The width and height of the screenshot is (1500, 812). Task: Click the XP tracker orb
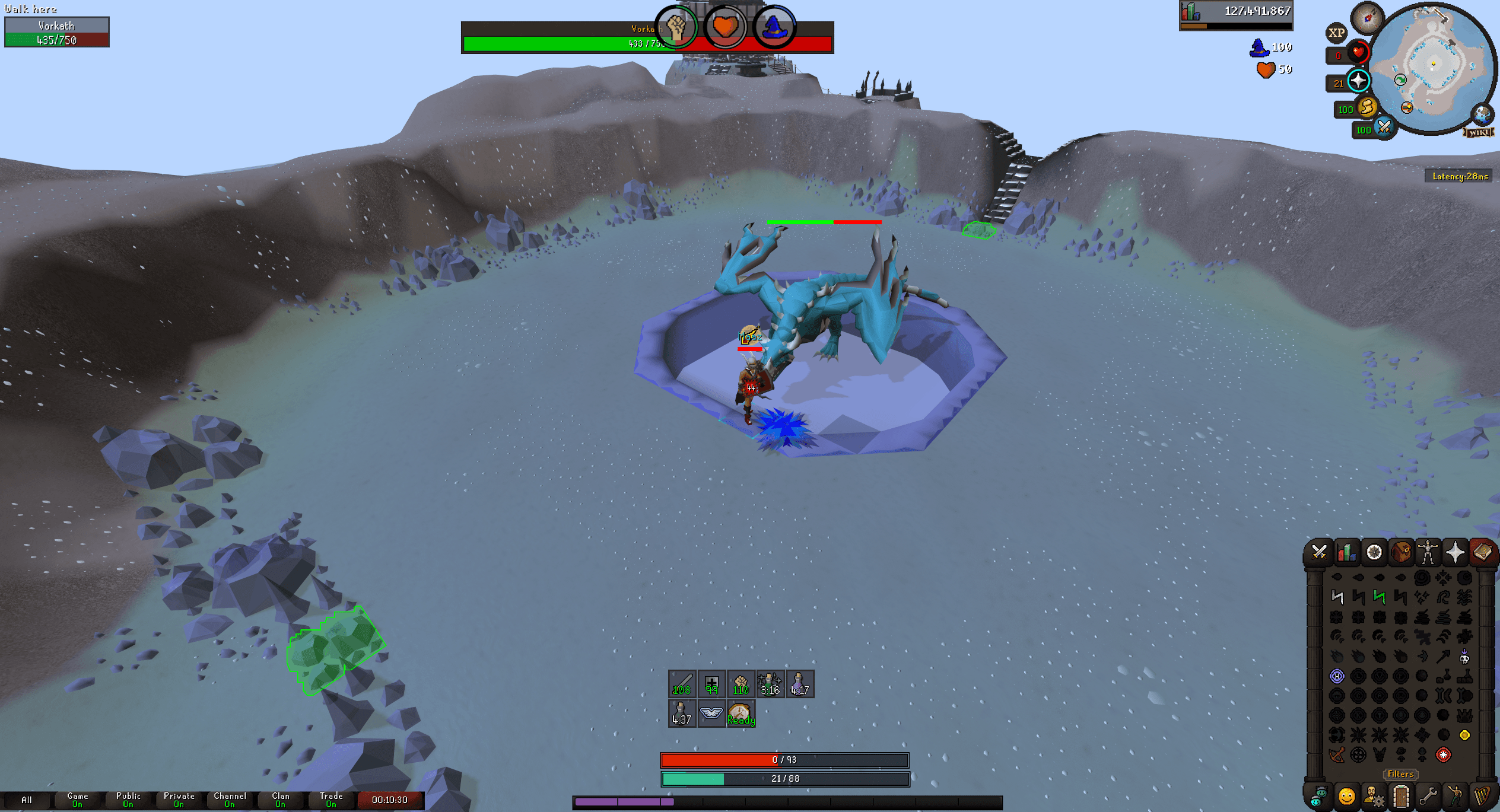(1337, 33)
